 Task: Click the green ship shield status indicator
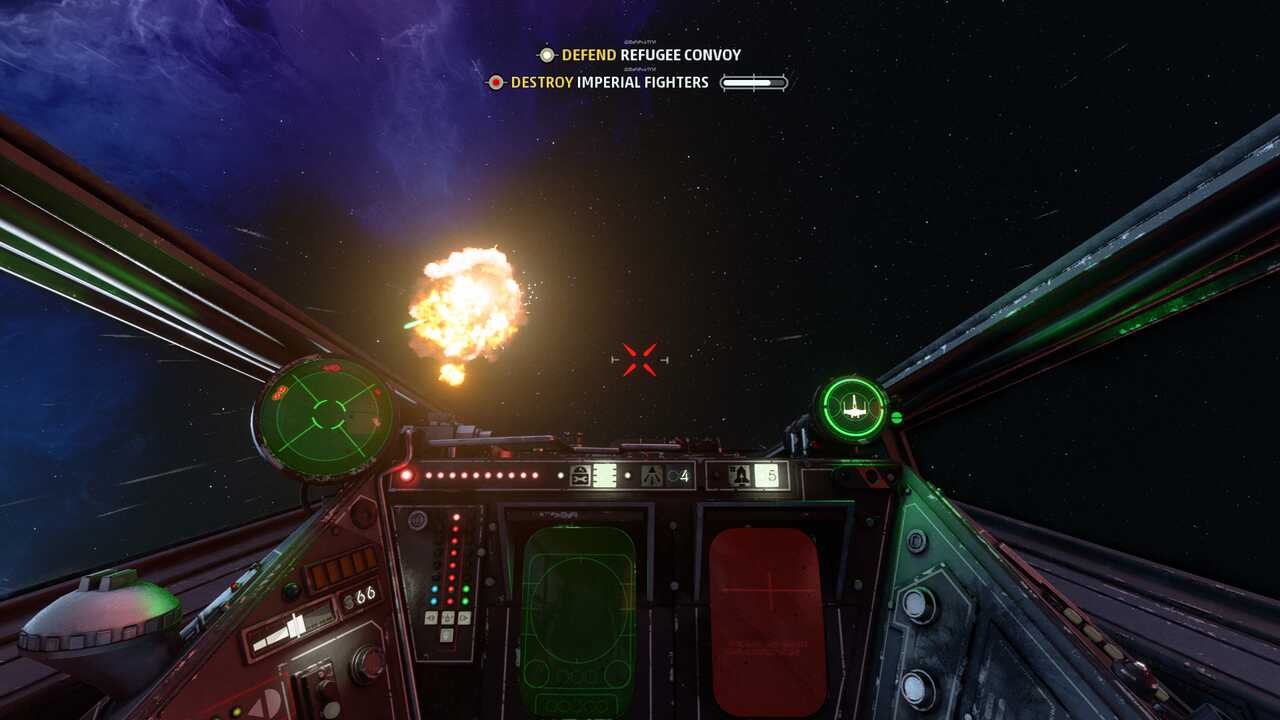(x=852, y=408)
